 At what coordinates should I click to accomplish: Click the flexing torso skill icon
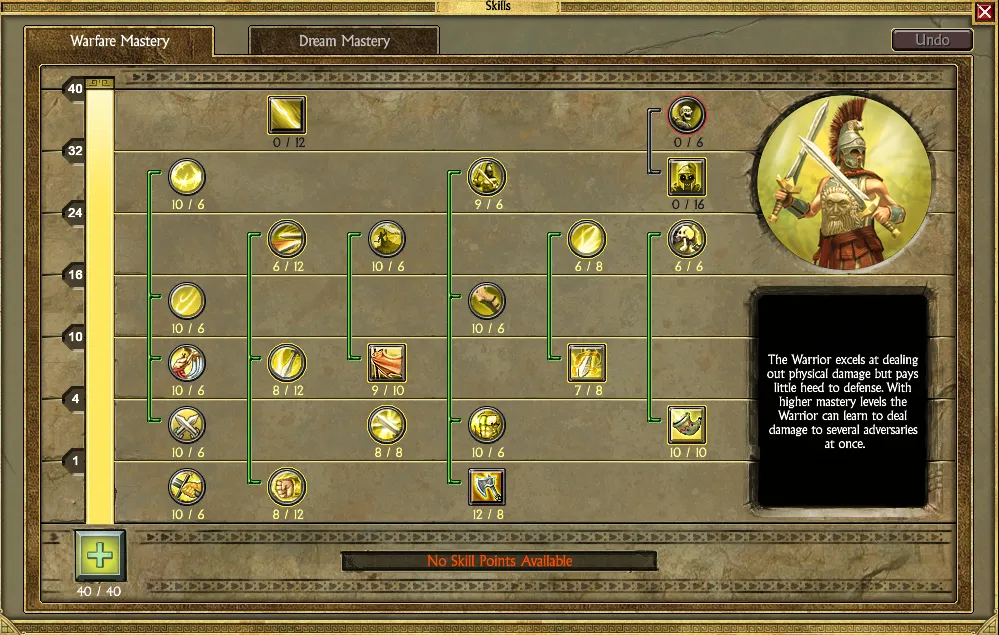tap(487, 425)
